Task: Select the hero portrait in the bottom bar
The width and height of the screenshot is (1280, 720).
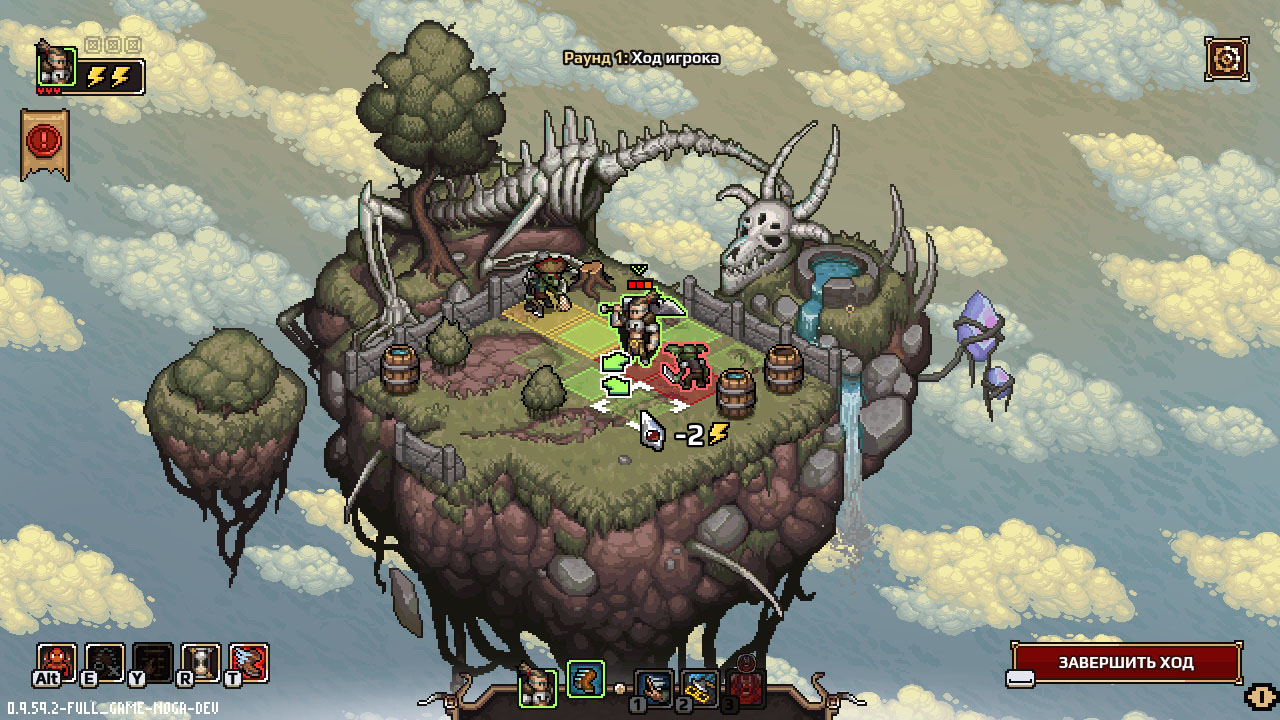Action: tap(538, 686)
